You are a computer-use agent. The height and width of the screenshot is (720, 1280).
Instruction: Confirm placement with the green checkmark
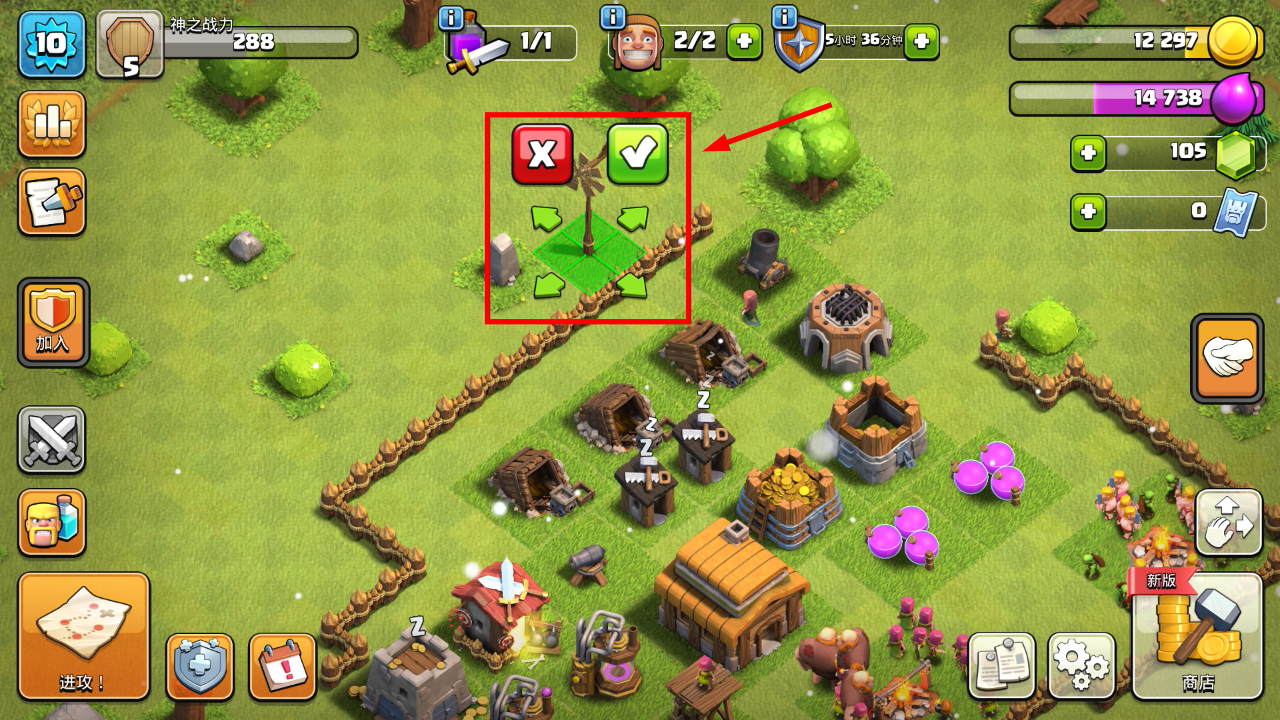[x=637, y=154]
